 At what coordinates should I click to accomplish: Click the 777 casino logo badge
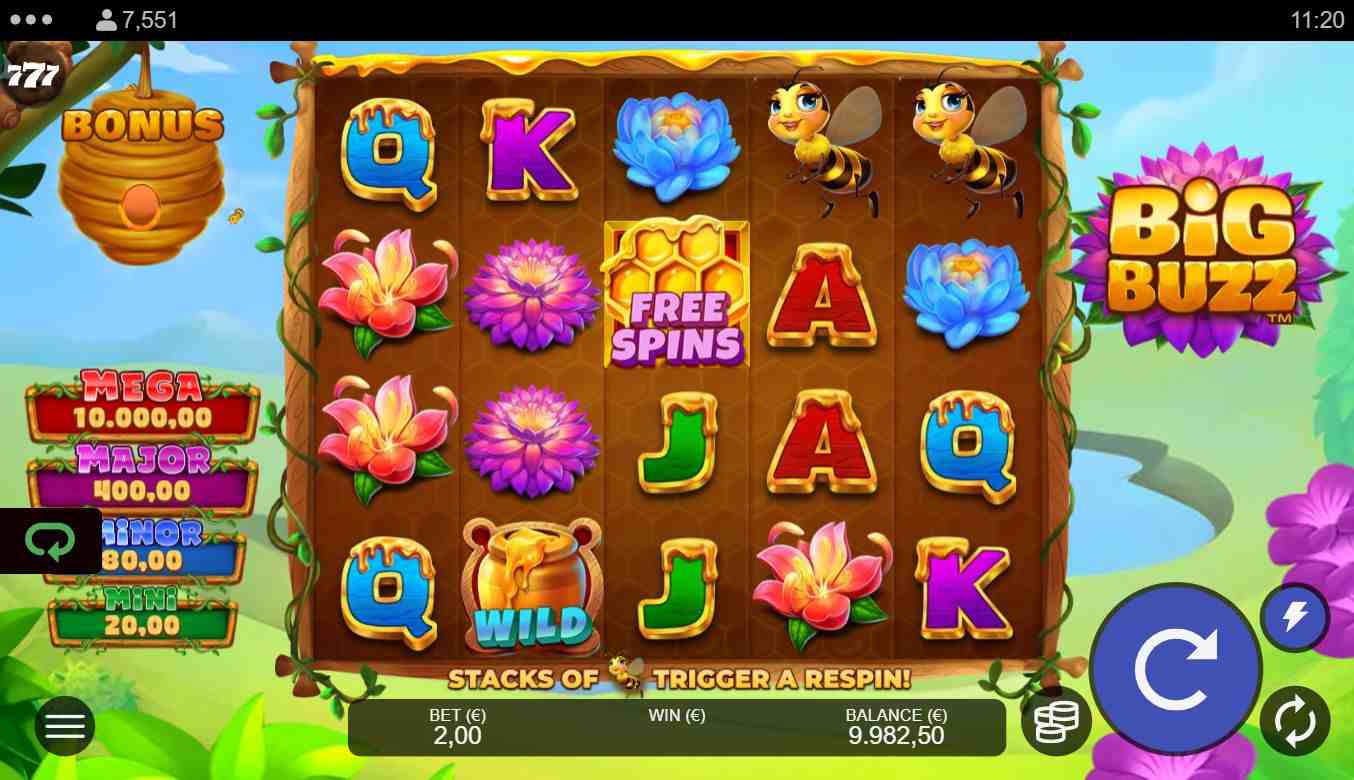click(x=33, y=75)
